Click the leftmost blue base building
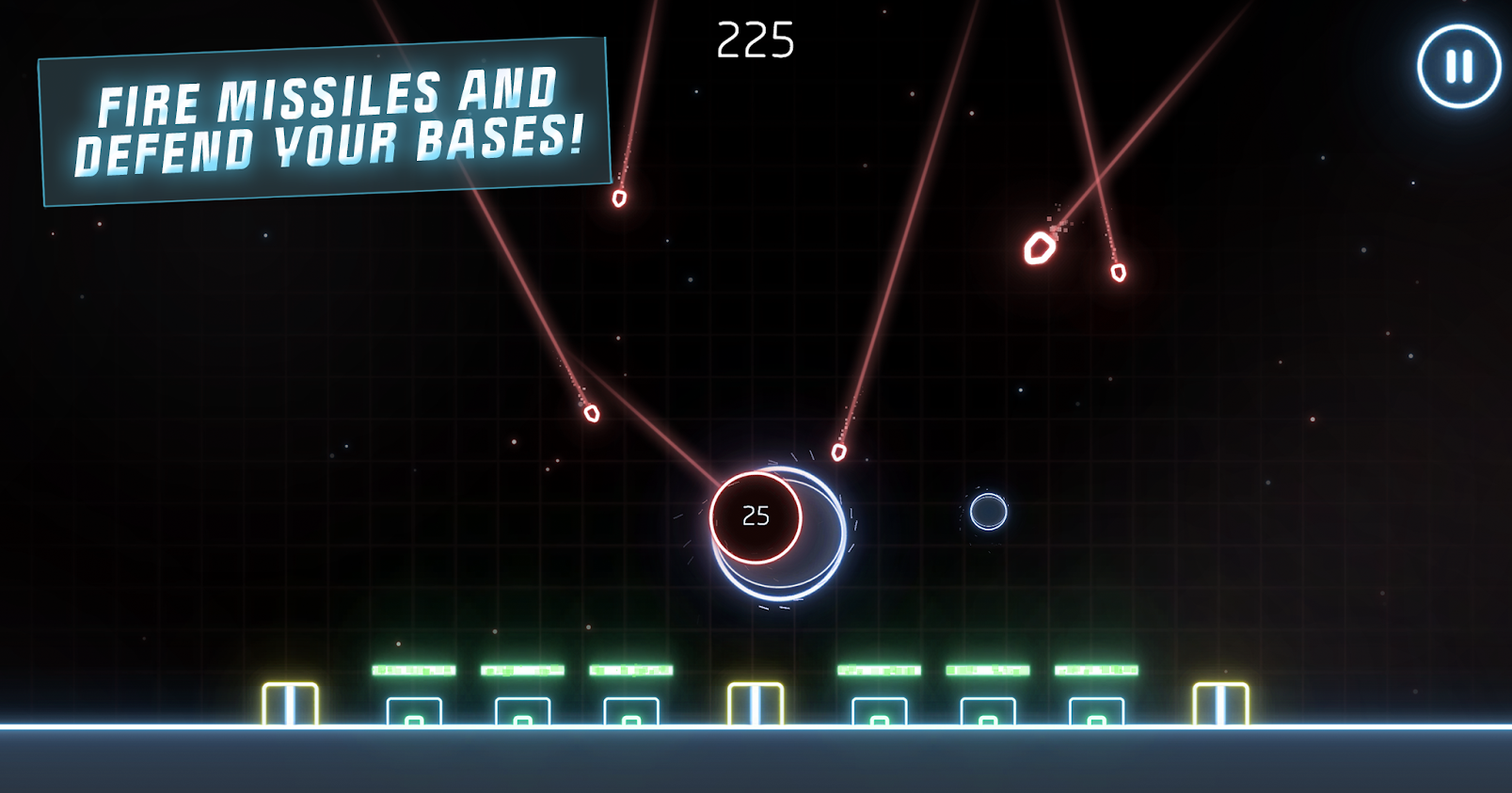This screenshot has width=1512, height=793. [x=414, y=713]
